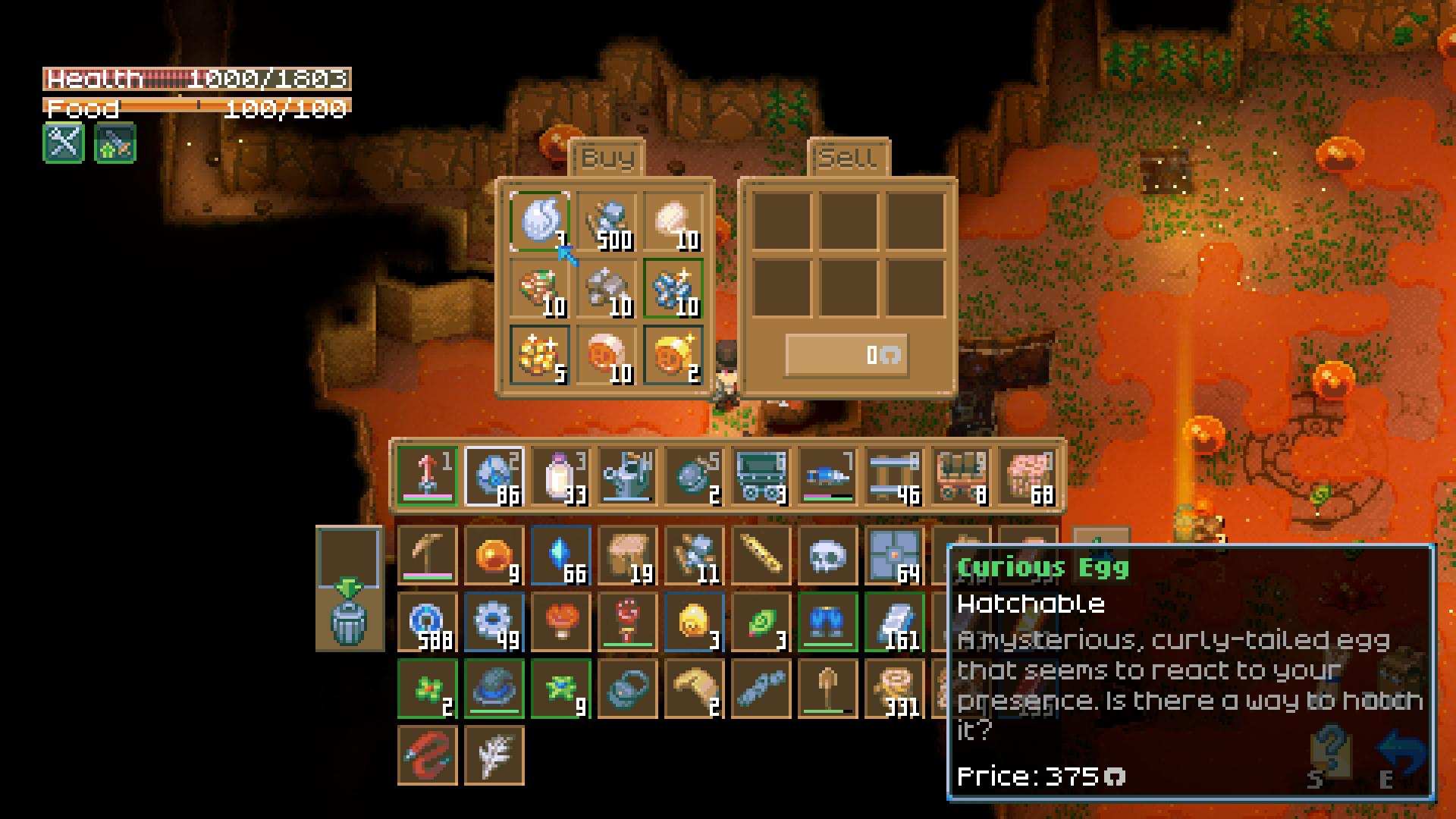Select the milk bottle hotbar slot
The image size is (1456, 819).
click(560, 475)
